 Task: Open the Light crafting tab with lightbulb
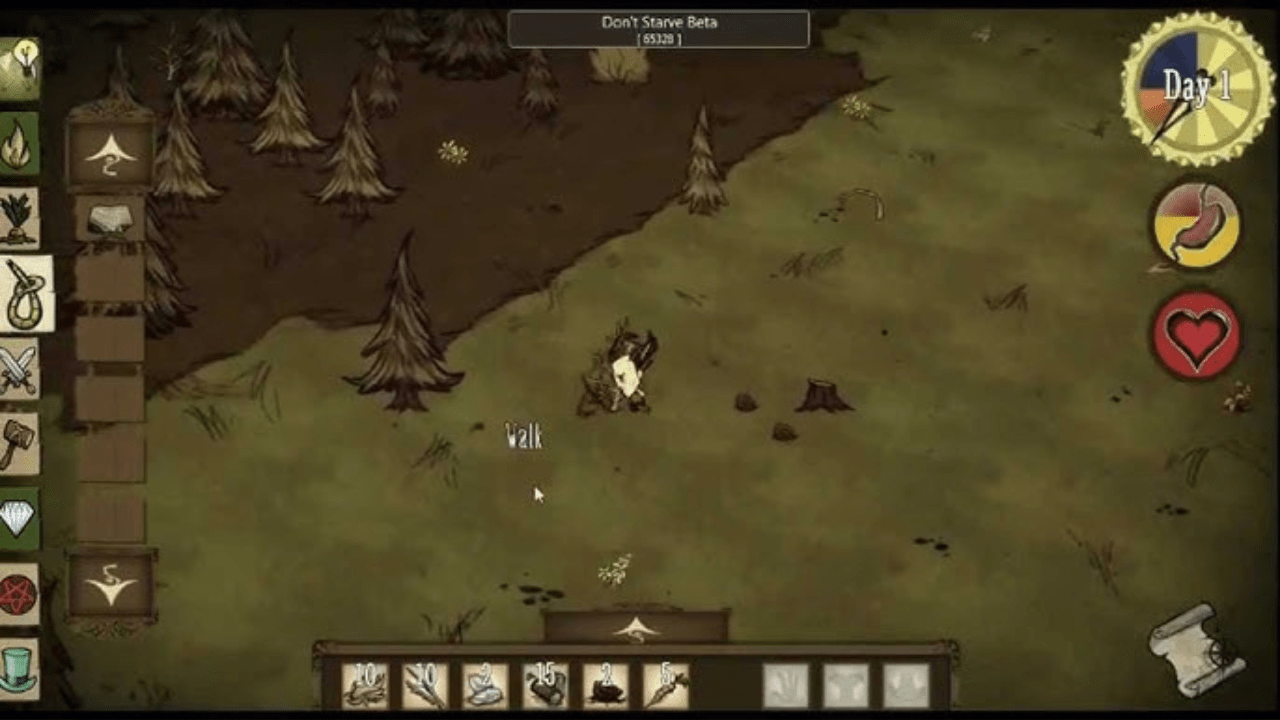point(18,68)
